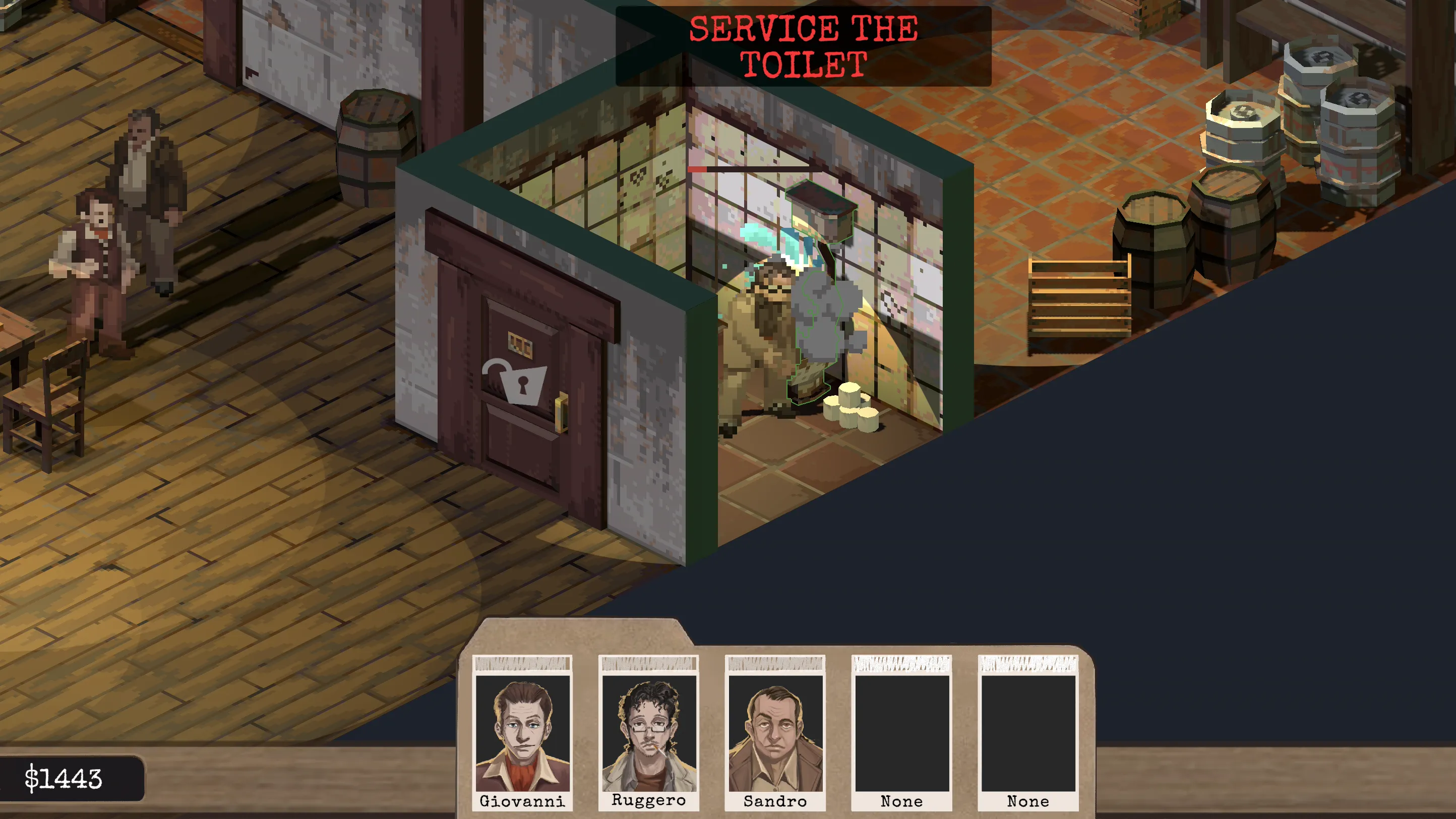Choose the Ruggero crew card
Screen dimensions: 1456x819
coord(649,733)
